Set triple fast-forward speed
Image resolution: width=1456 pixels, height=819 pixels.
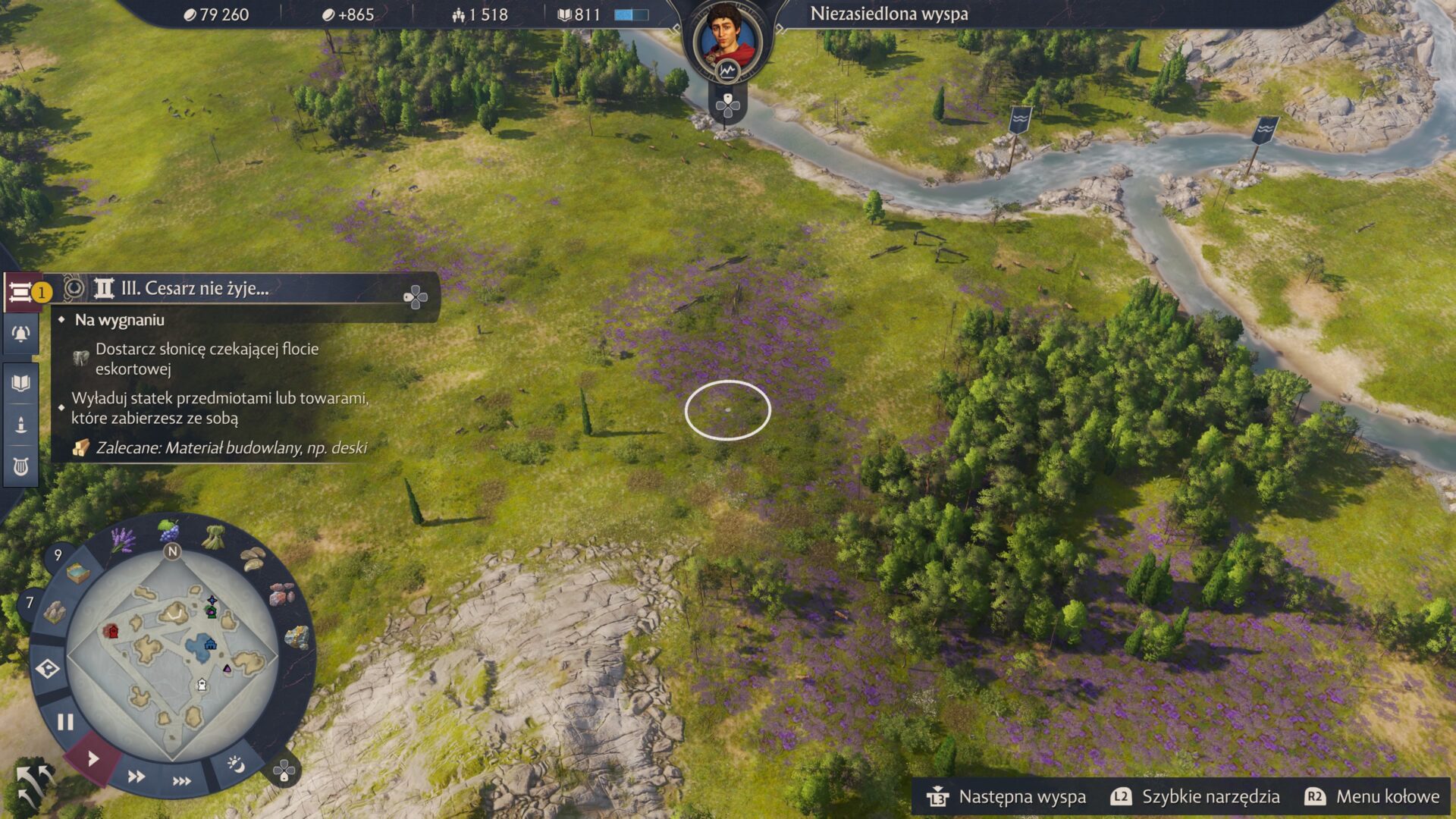[x=182, y=781]
